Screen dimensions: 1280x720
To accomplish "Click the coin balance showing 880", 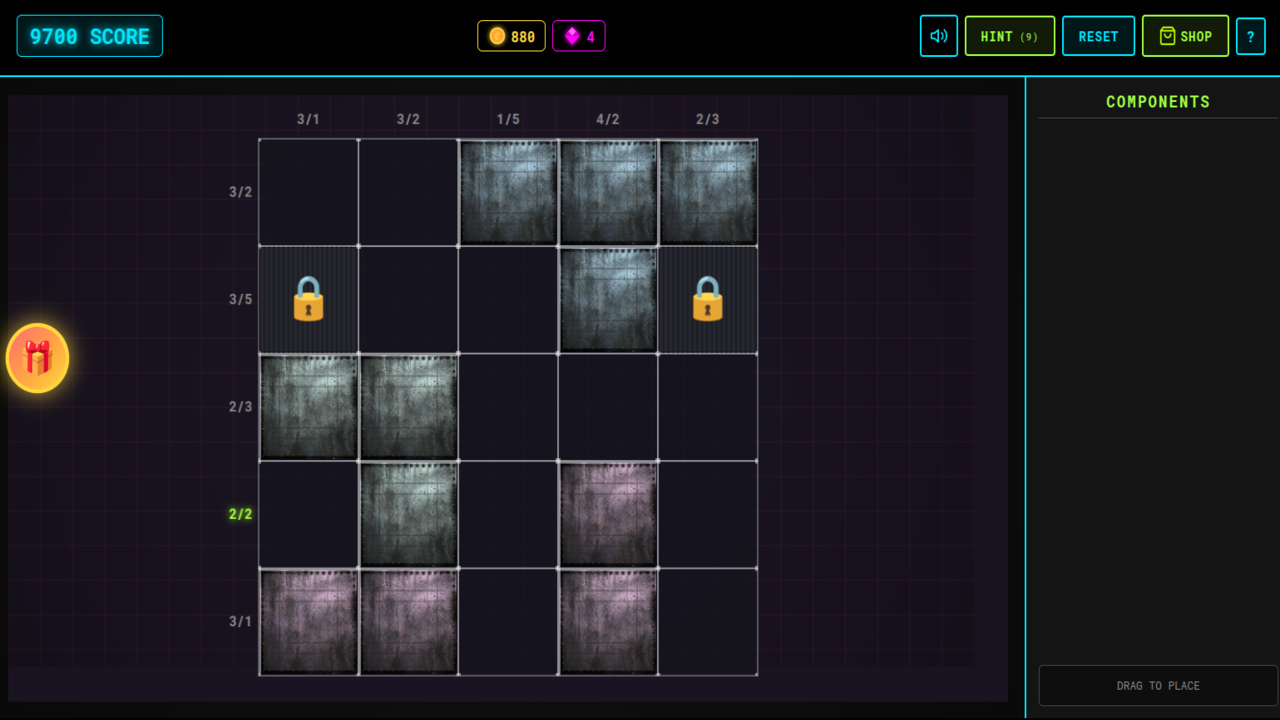I will [511, 35].
